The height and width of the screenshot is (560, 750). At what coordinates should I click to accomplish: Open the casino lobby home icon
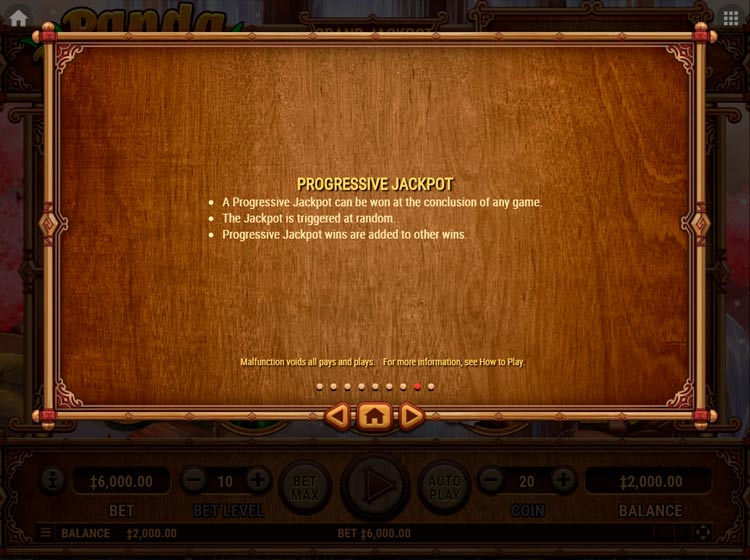click(18, 17)
